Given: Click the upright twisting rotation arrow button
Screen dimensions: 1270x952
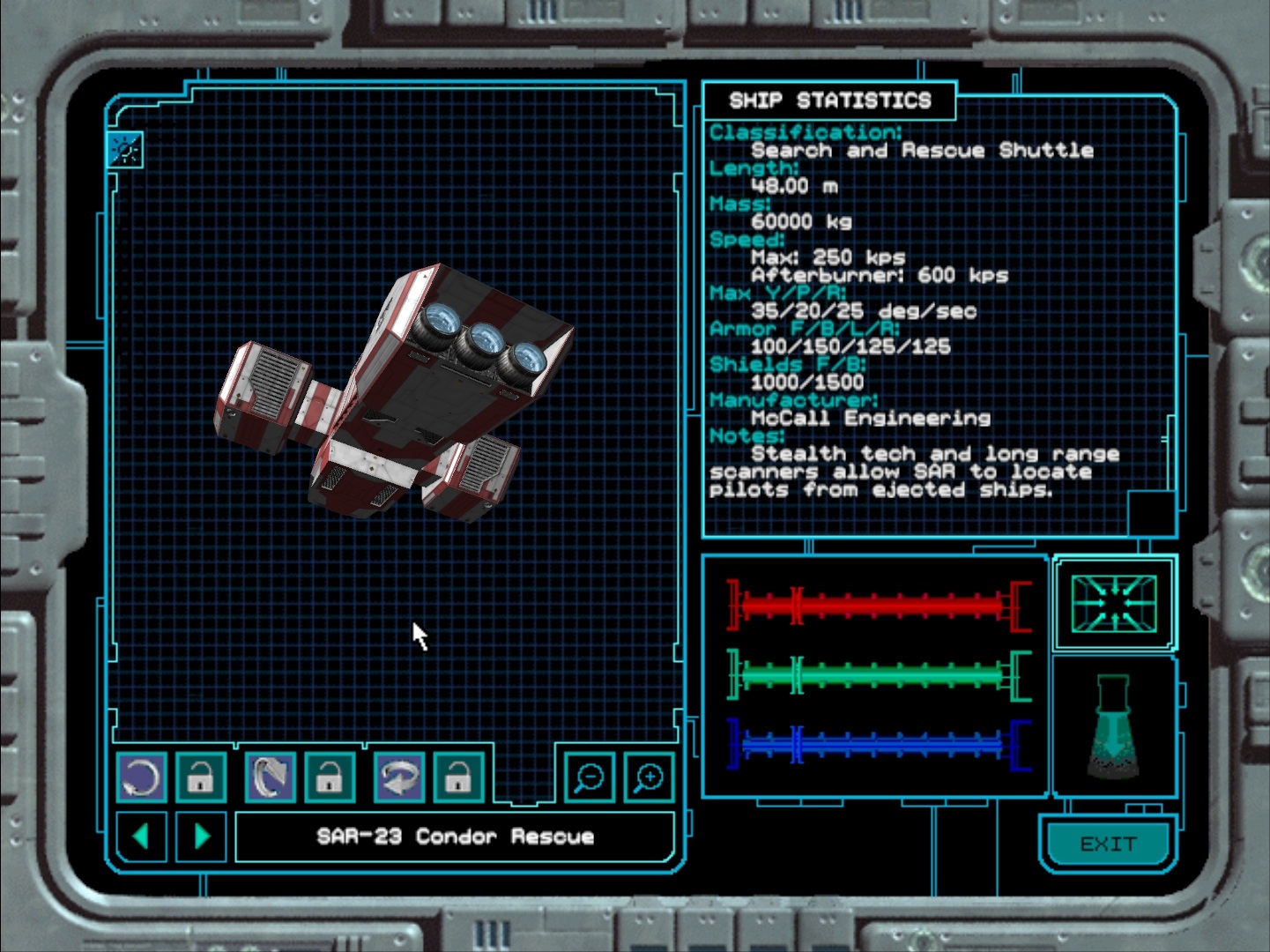Looking at the screenshot, I should pos(270,777).
